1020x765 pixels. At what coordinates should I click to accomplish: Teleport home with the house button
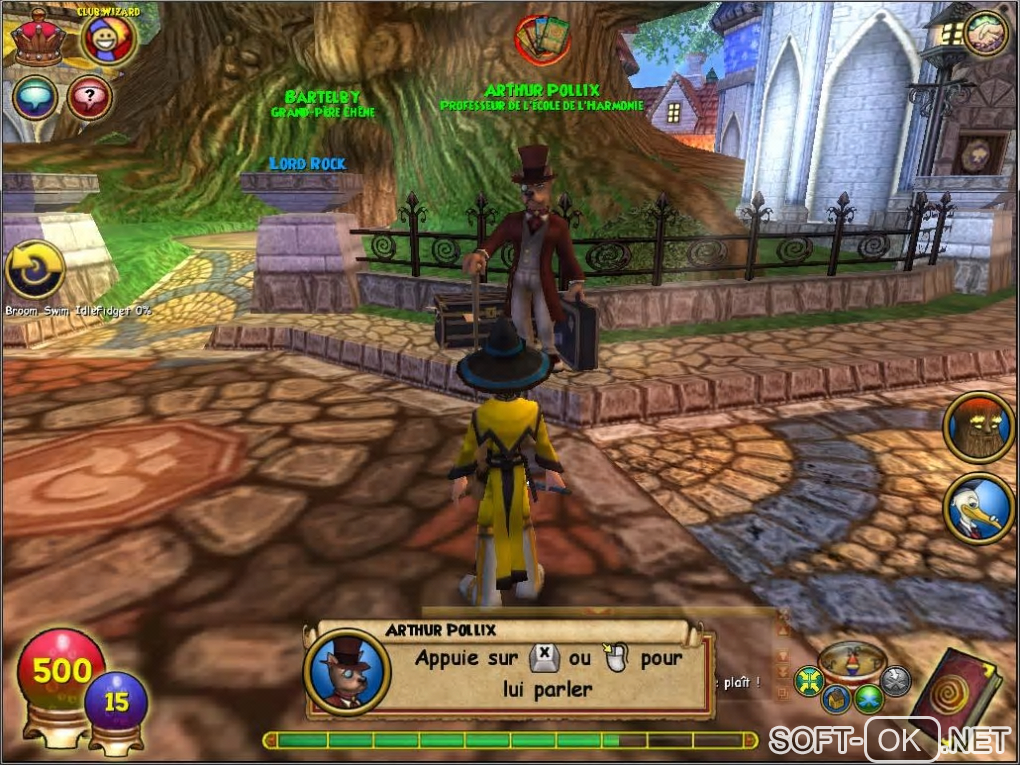tap(838, 698)
